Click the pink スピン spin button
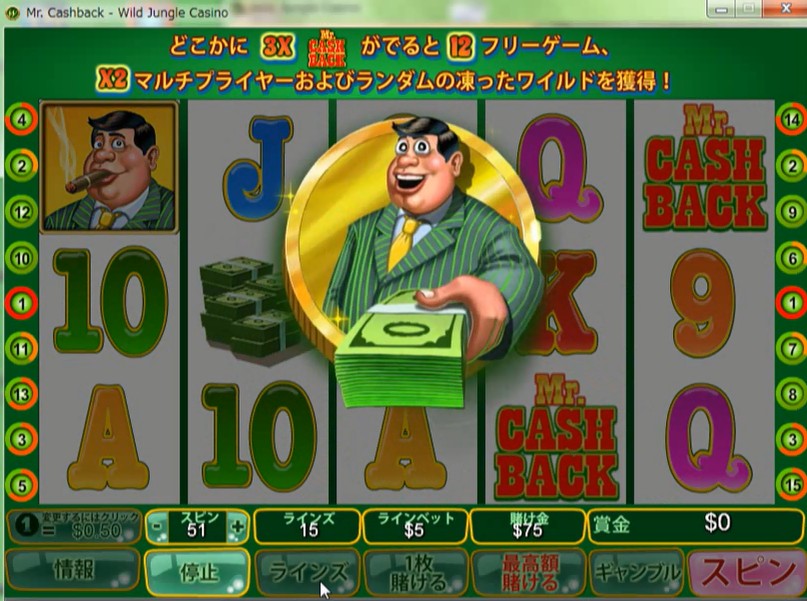Image resolution: width=807 pixels, height=601 pixels. [747, 572]
